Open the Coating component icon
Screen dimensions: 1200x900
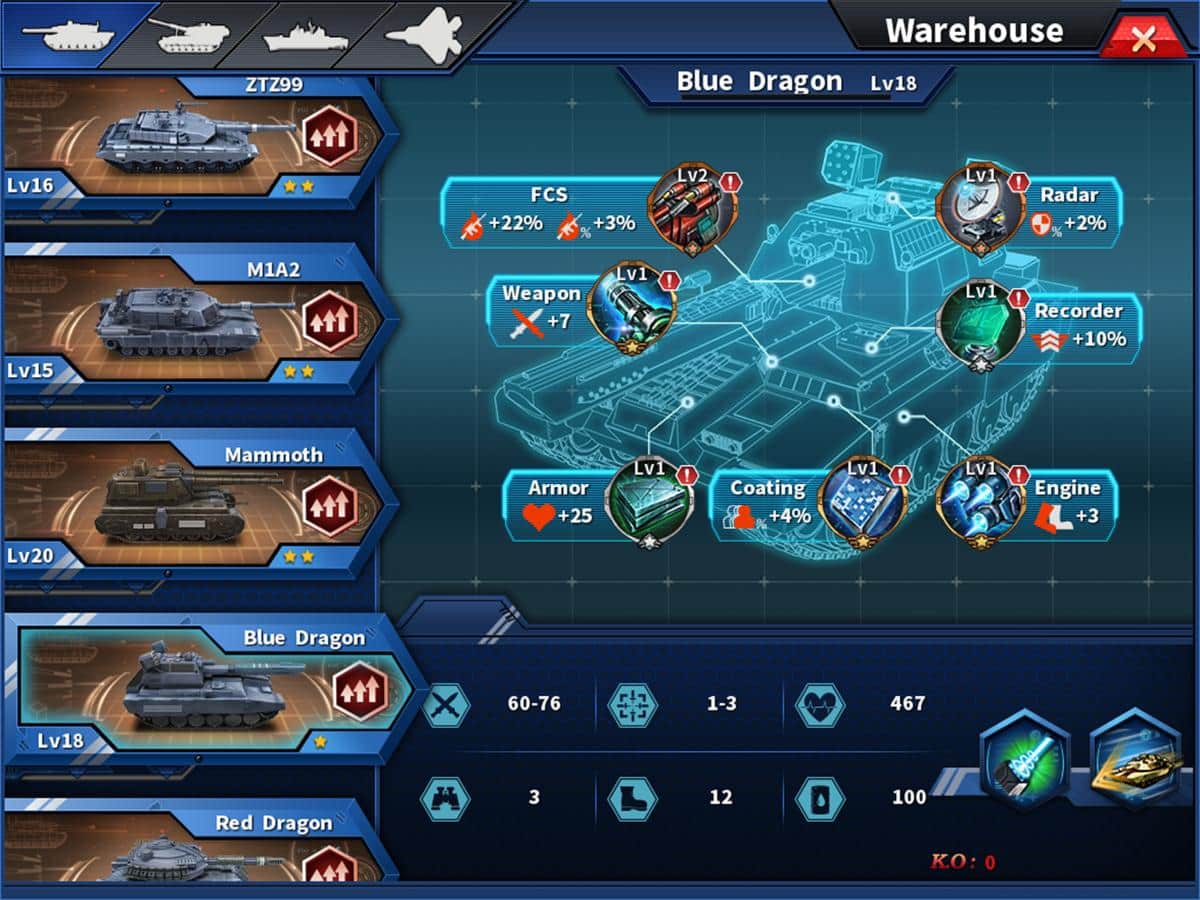click(x=861, y=502)
